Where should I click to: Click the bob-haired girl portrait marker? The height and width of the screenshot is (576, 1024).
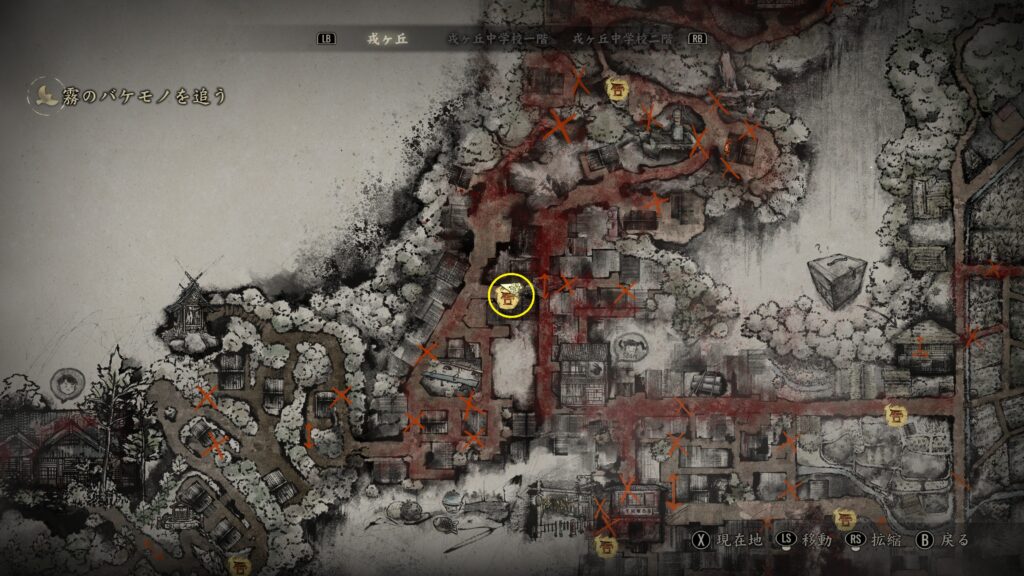(68, 385)
